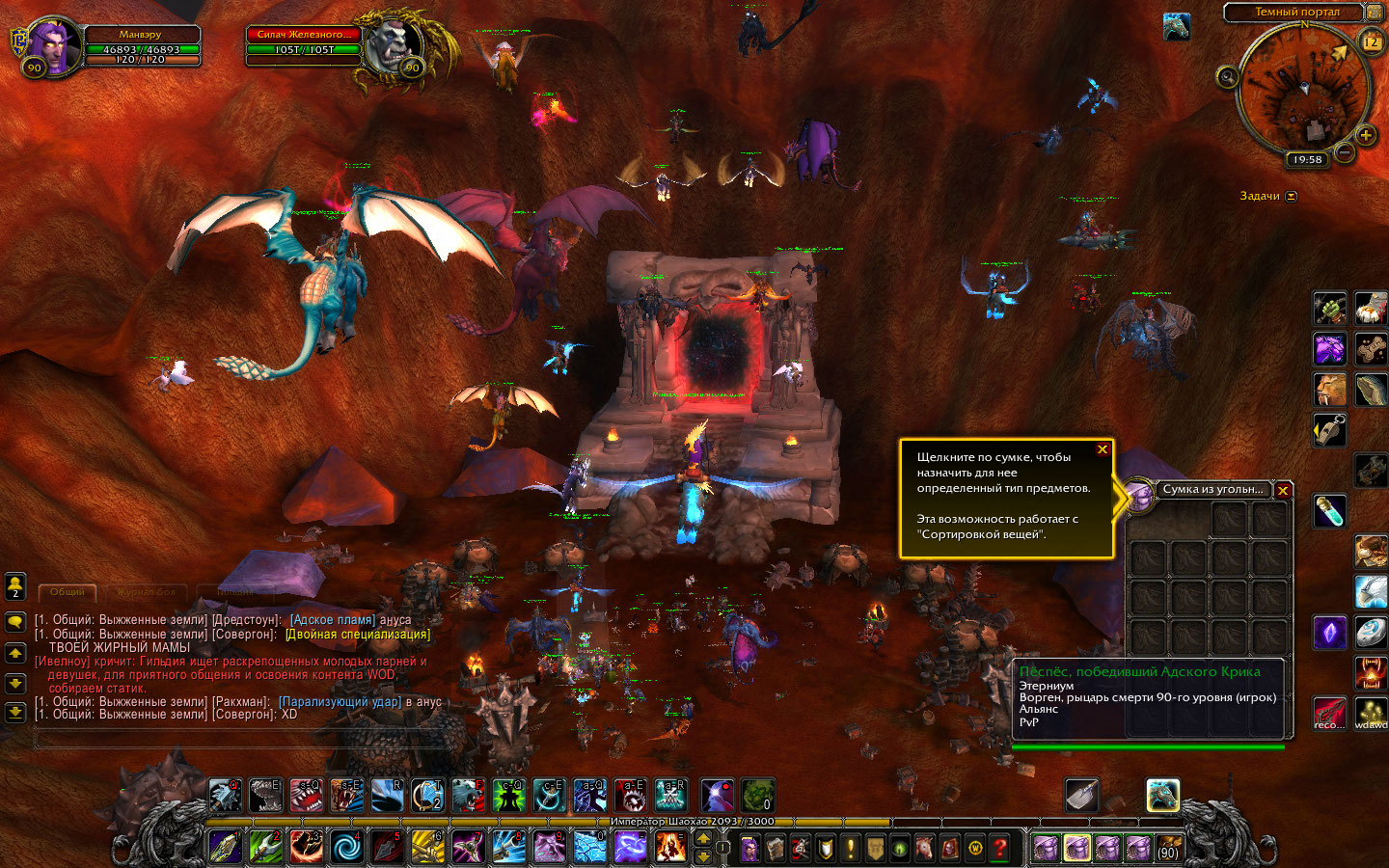
Task: Zoom in on the minimap
Action: pyautogui.click(x=1366, y=136)
